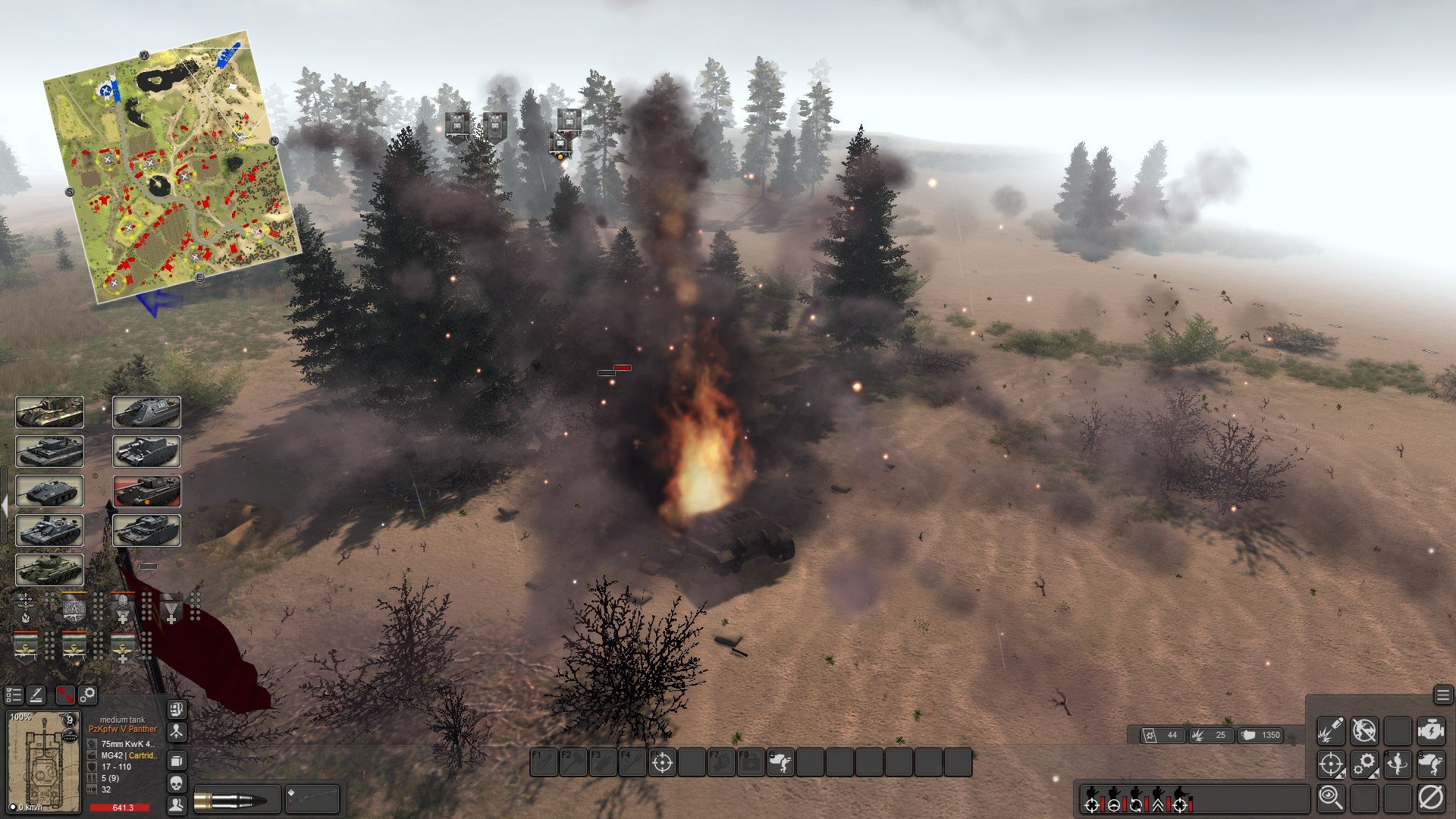Select the F5 crosshair hotbar slot
This screenshot has width=1456, height=819.
(662, 762)
